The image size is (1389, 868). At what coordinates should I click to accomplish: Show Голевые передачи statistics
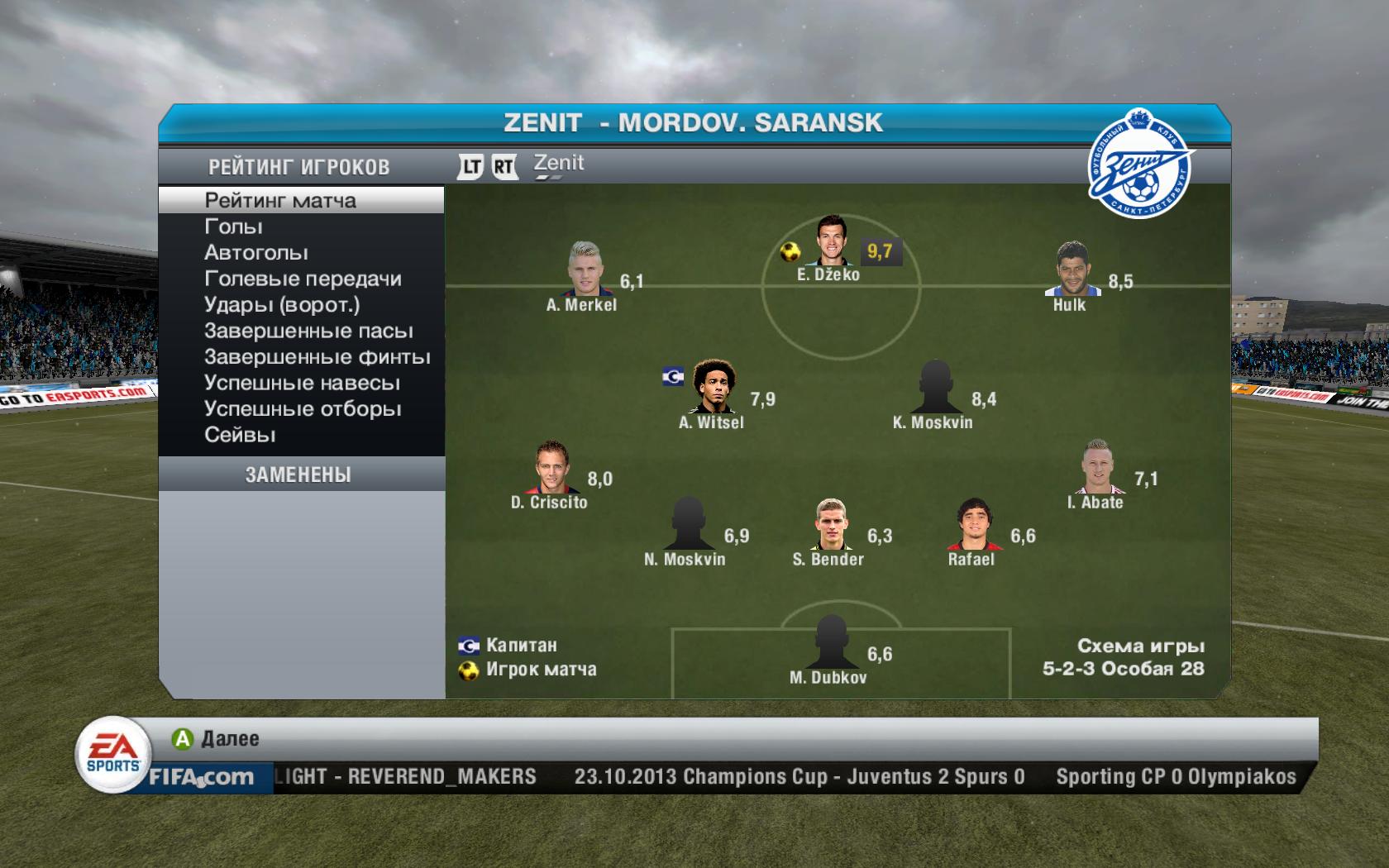click(x=303, y=279)
